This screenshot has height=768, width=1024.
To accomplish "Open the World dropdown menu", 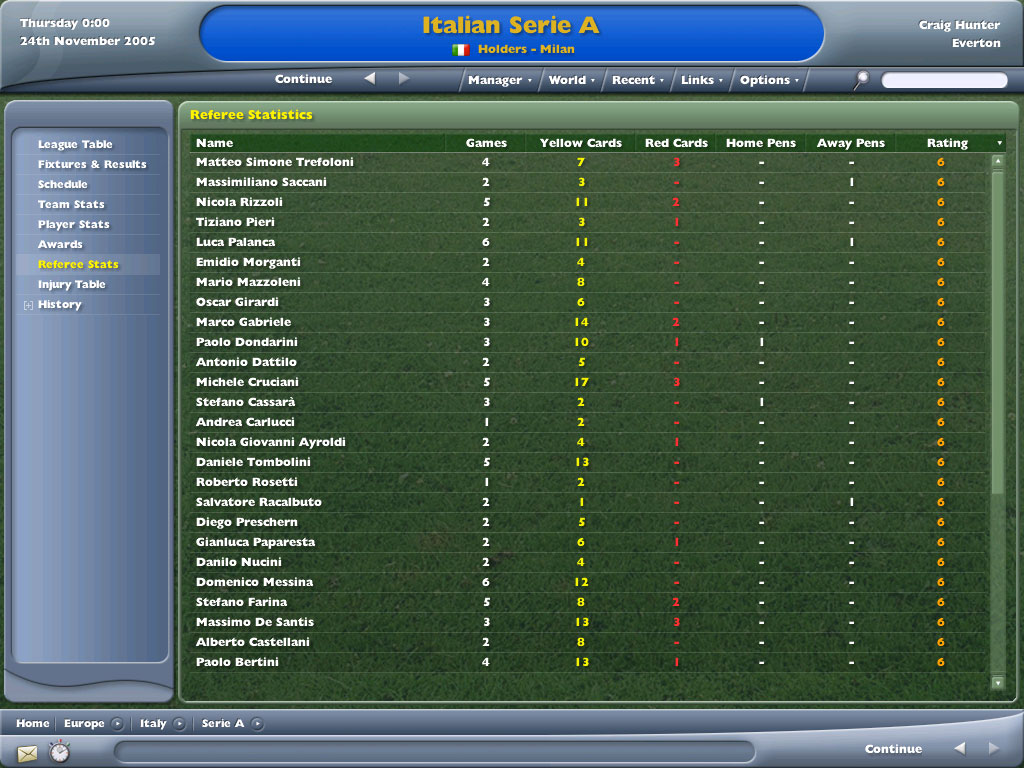I will coord(571,80).
